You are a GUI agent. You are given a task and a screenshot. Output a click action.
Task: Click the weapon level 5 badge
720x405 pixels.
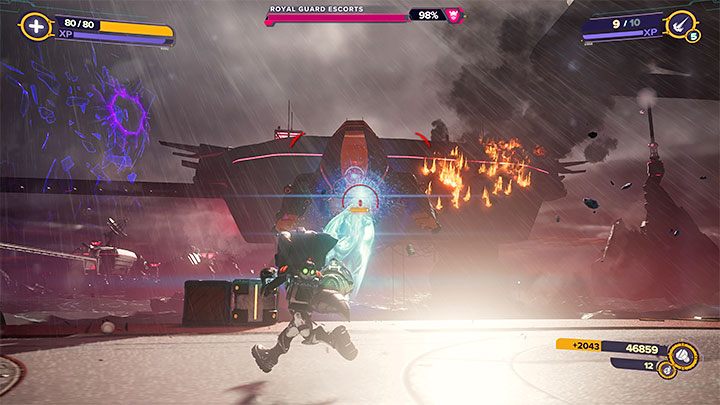click(692, 38)
